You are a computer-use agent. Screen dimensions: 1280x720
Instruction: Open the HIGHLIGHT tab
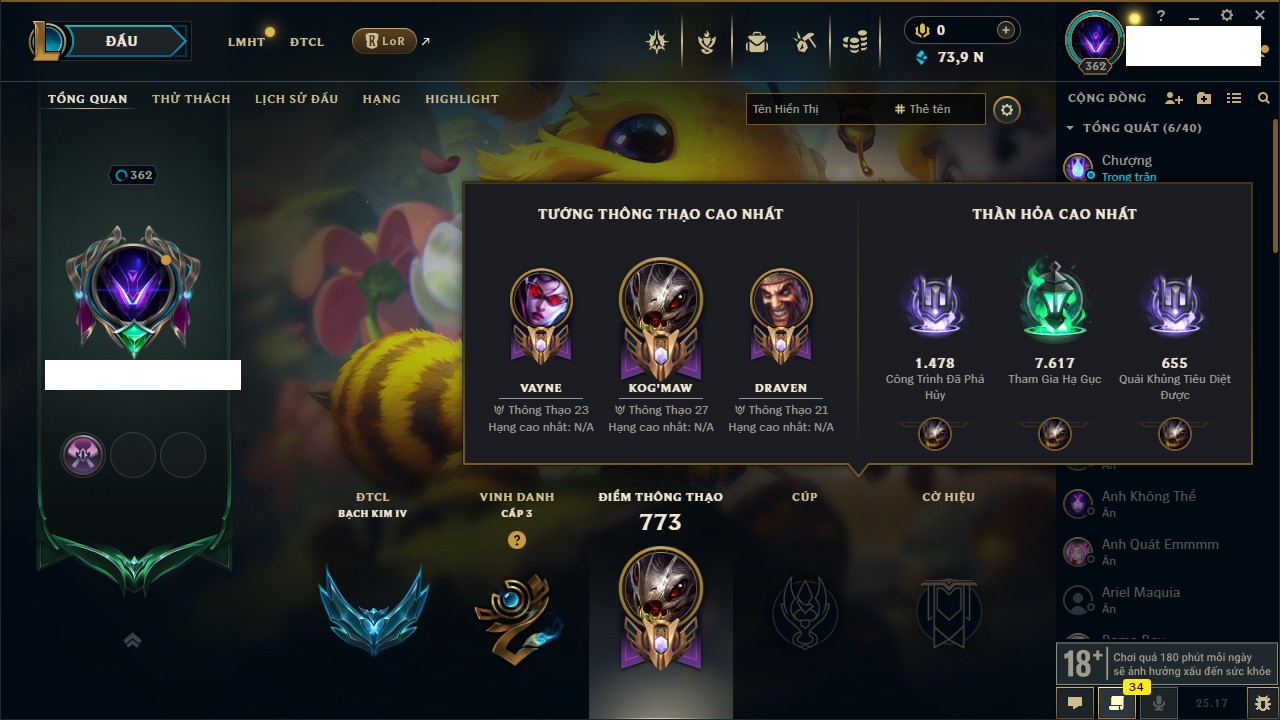click(461, 99)
